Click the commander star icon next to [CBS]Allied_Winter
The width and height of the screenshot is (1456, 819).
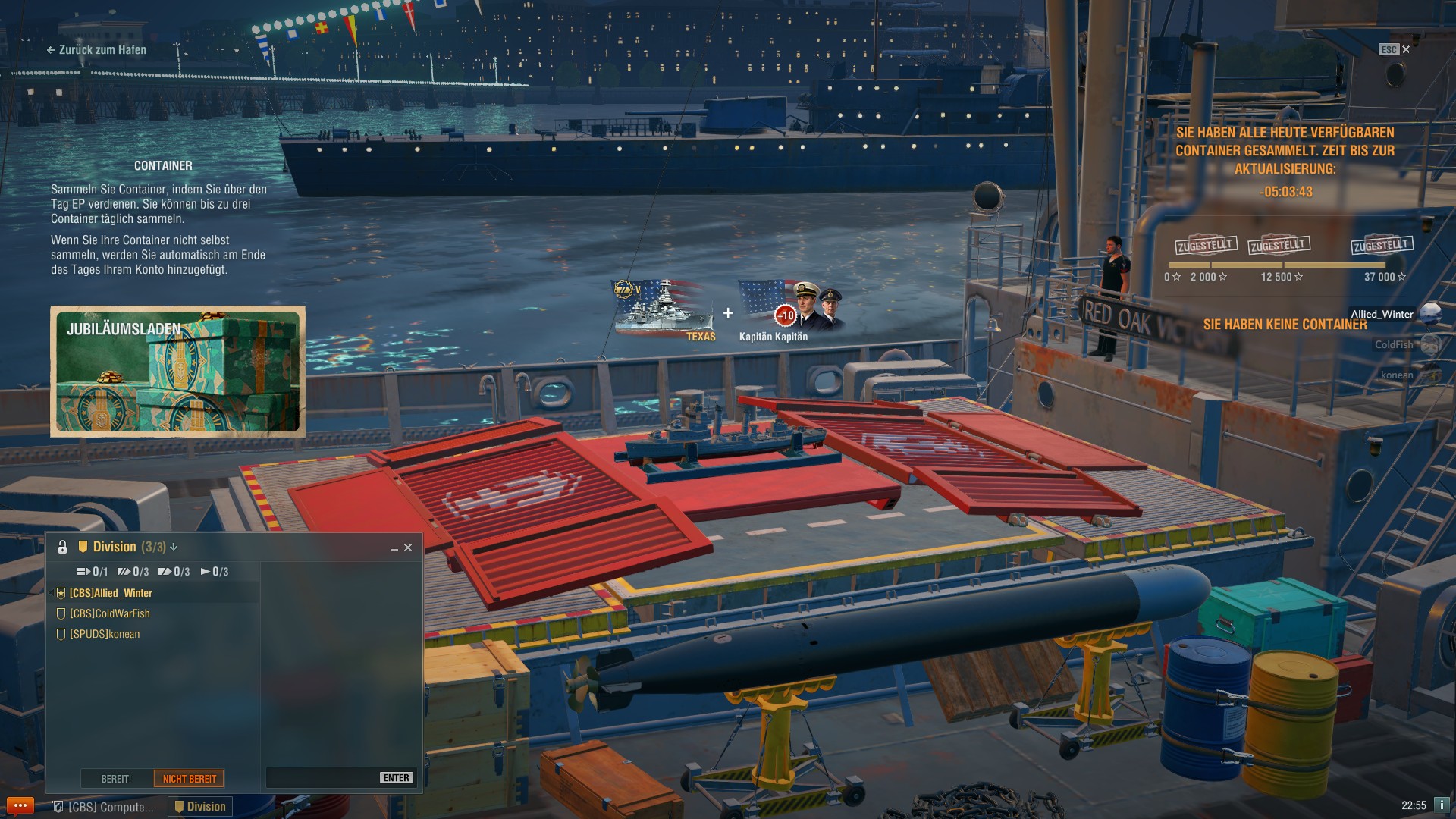61,593
